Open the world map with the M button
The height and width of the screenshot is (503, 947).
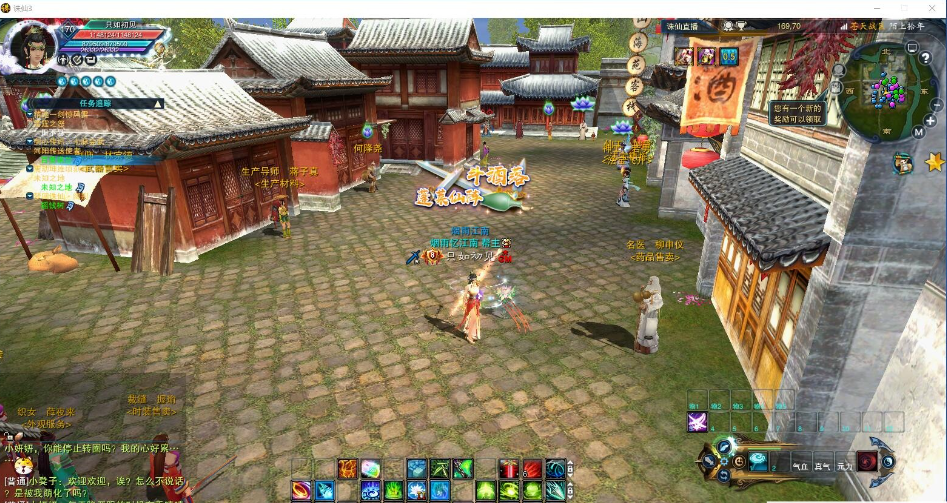[x=918, y=132]
